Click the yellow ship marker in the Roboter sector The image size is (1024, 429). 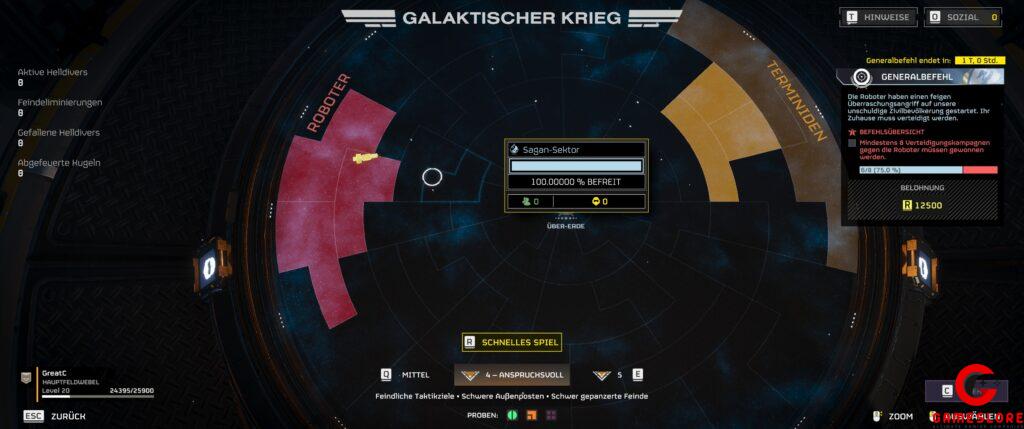click(365, 157)
